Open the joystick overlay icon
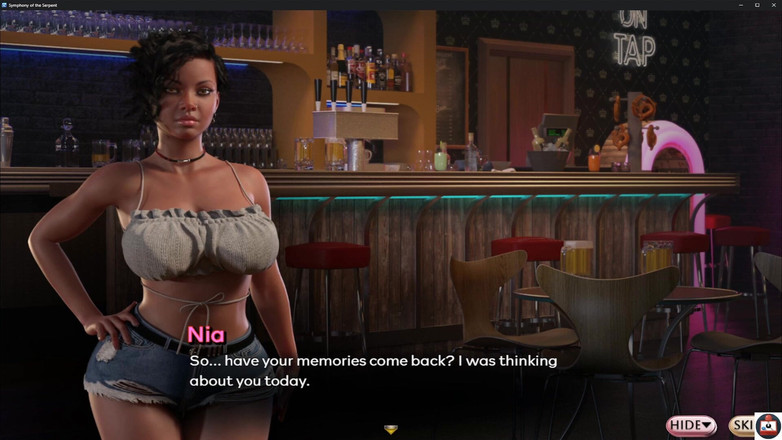 point(768,424)
